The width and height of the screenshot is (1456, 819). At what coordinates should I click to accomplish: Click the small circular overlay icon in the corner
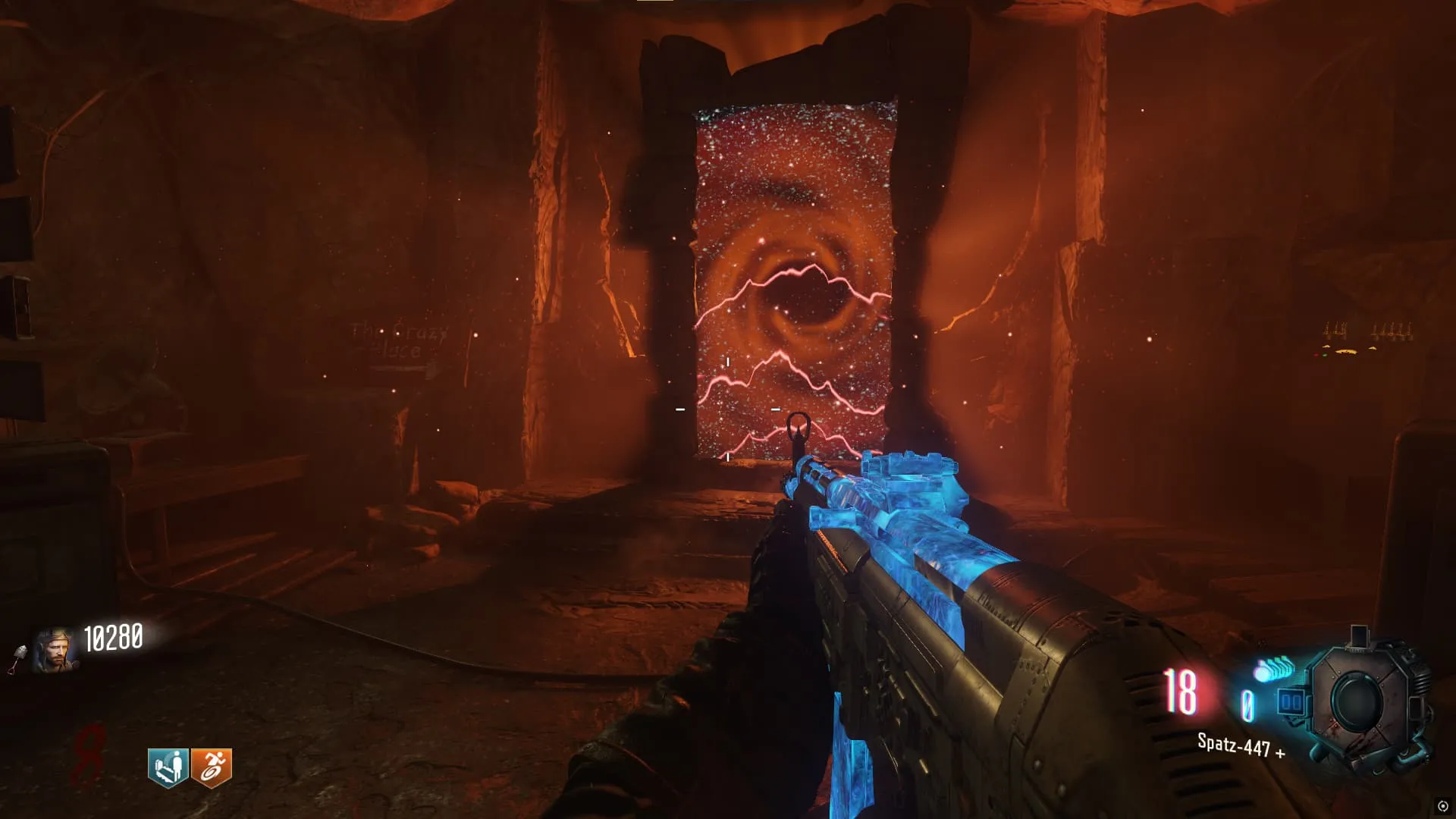[x=1442, y=806]
